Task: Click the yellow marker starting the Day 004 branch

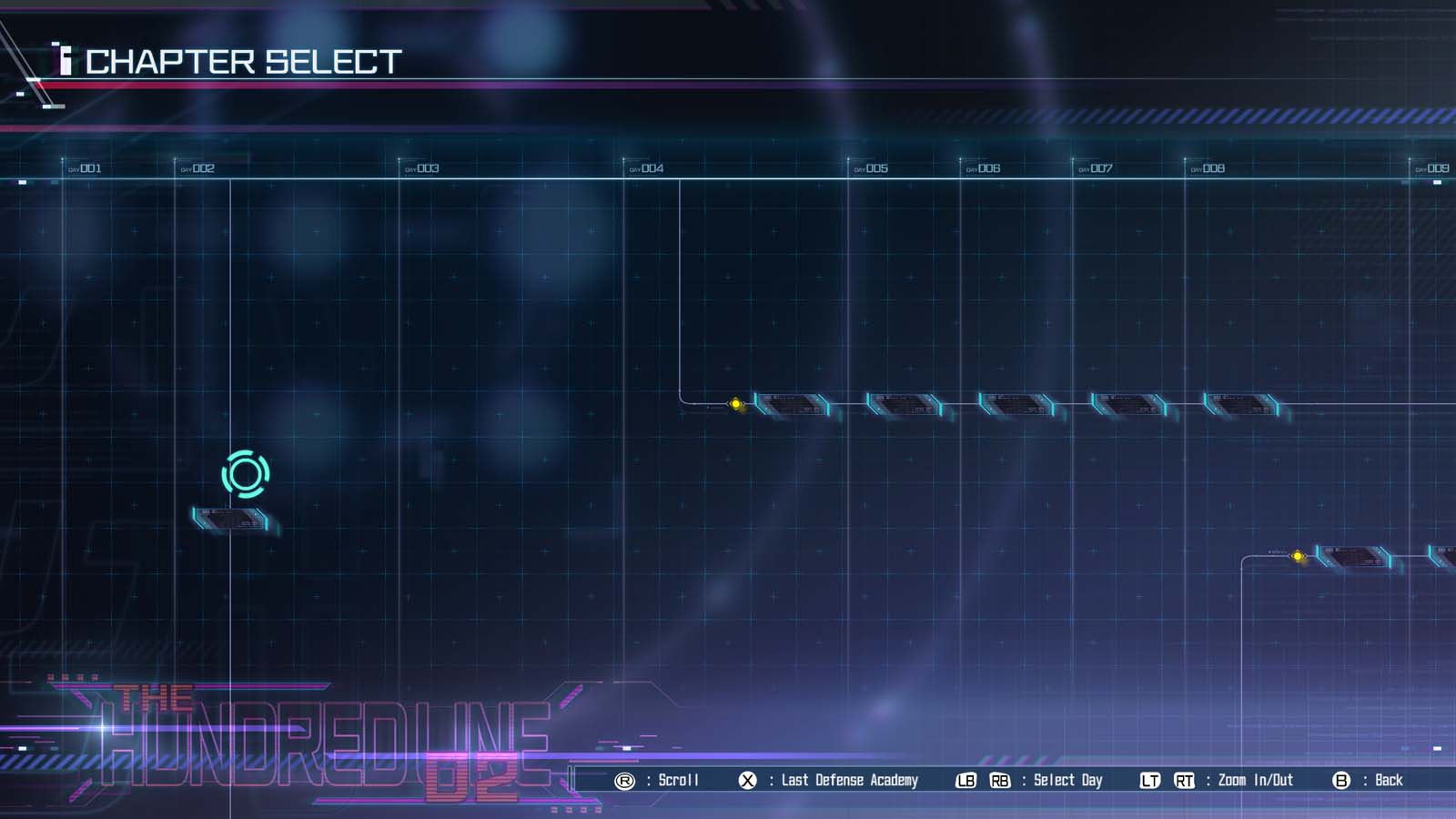Action: [735, 403]
